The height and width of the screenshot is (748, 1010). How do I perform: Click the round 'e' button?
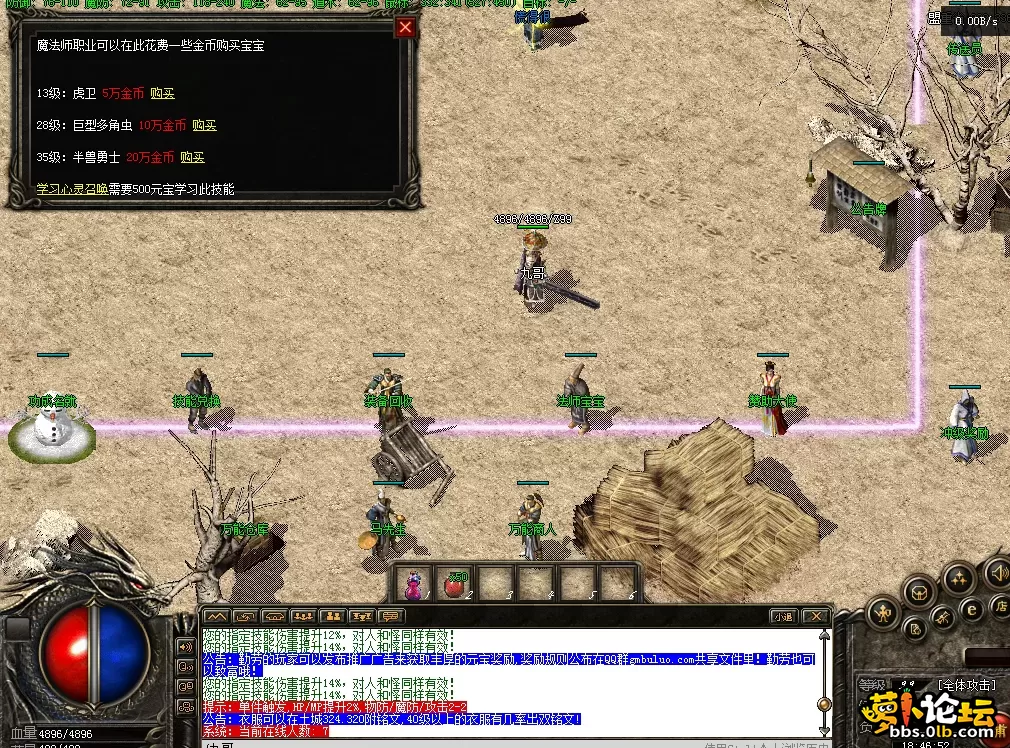(x=971, y=609)
